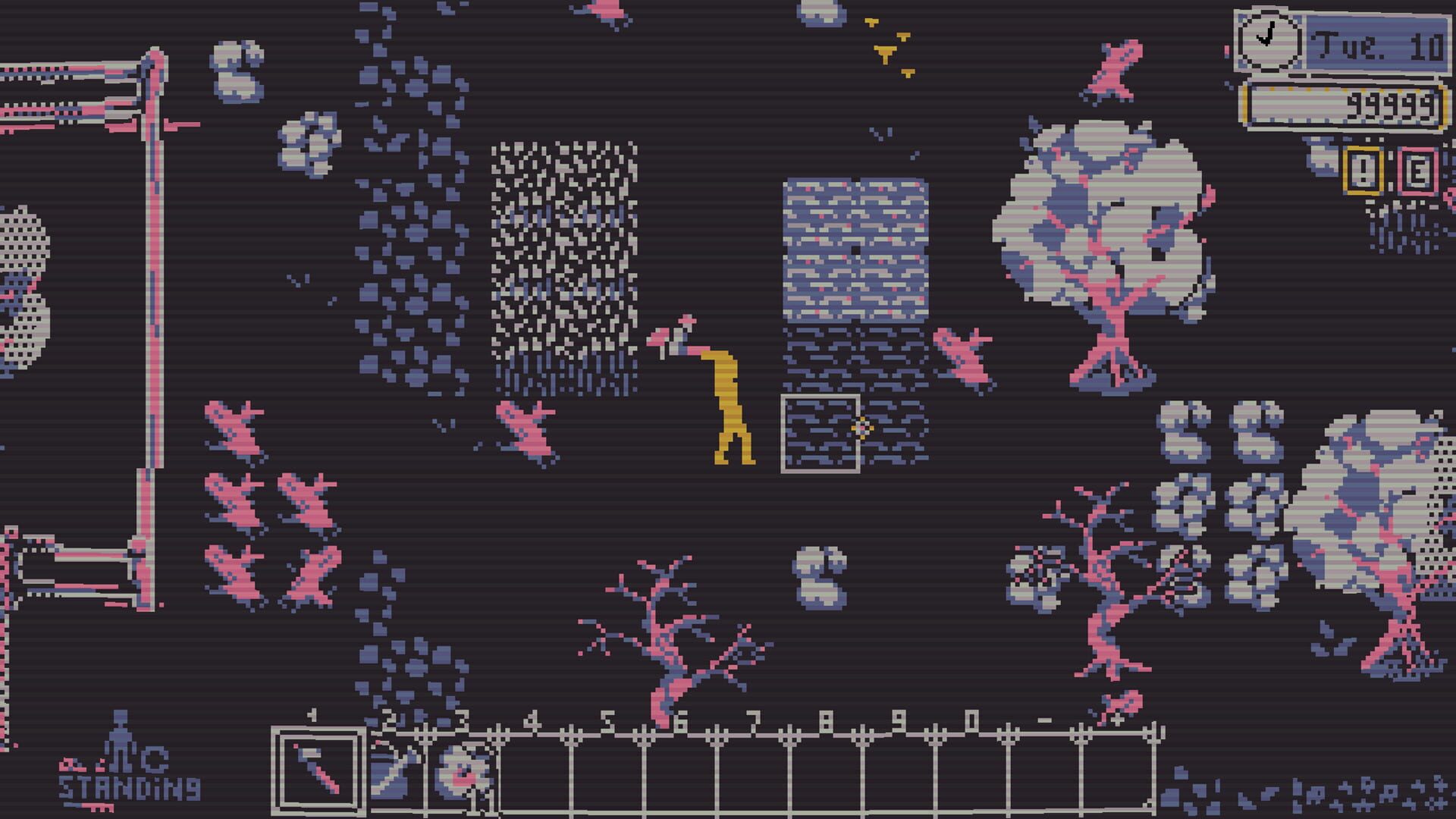This screenshot has width=1456, height=819.
Task: Click the standing character status icon
Action: (120, 743)
